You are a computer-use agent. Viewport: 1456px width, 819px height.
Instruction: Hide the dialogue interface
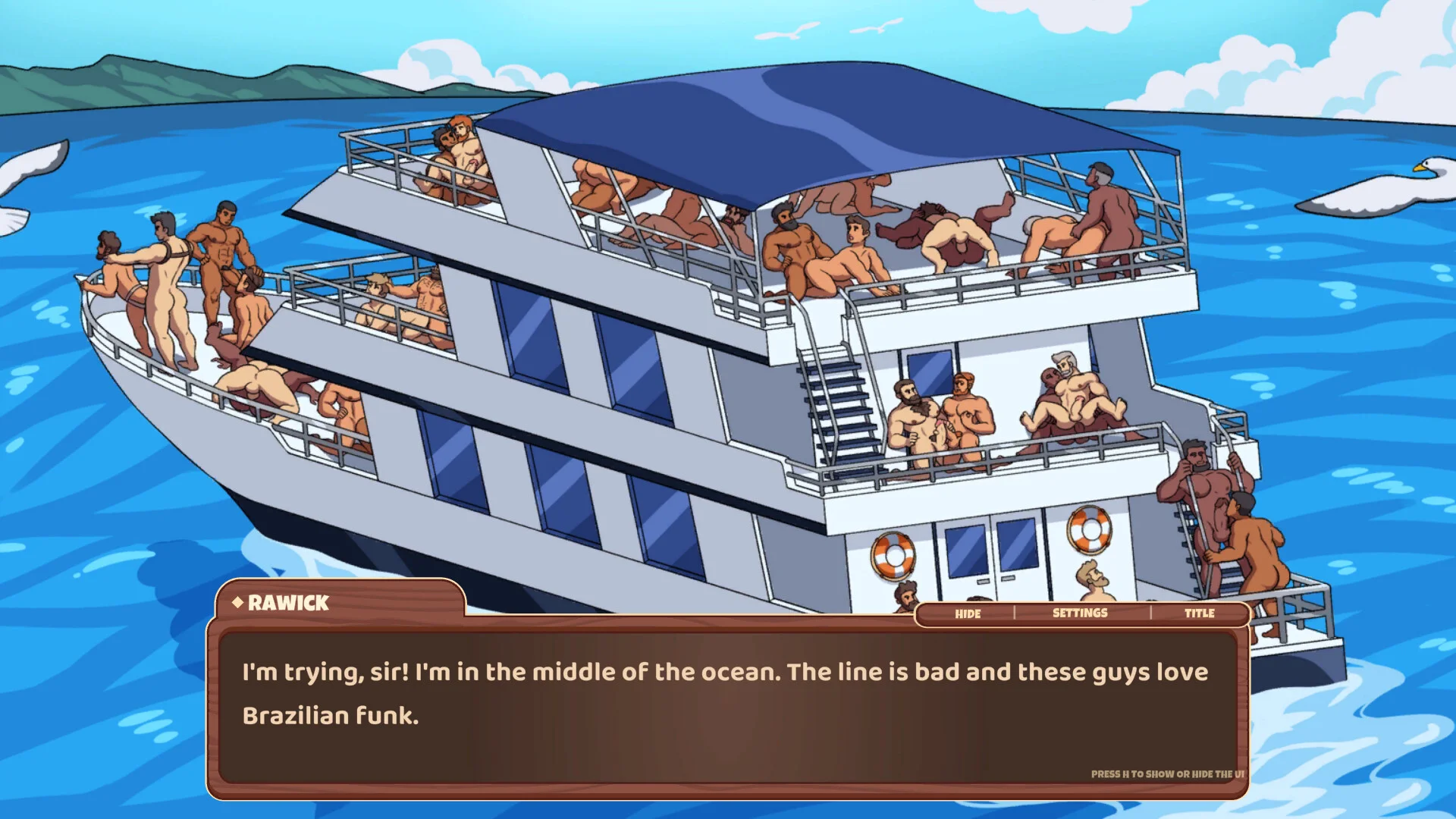(967, 613)
